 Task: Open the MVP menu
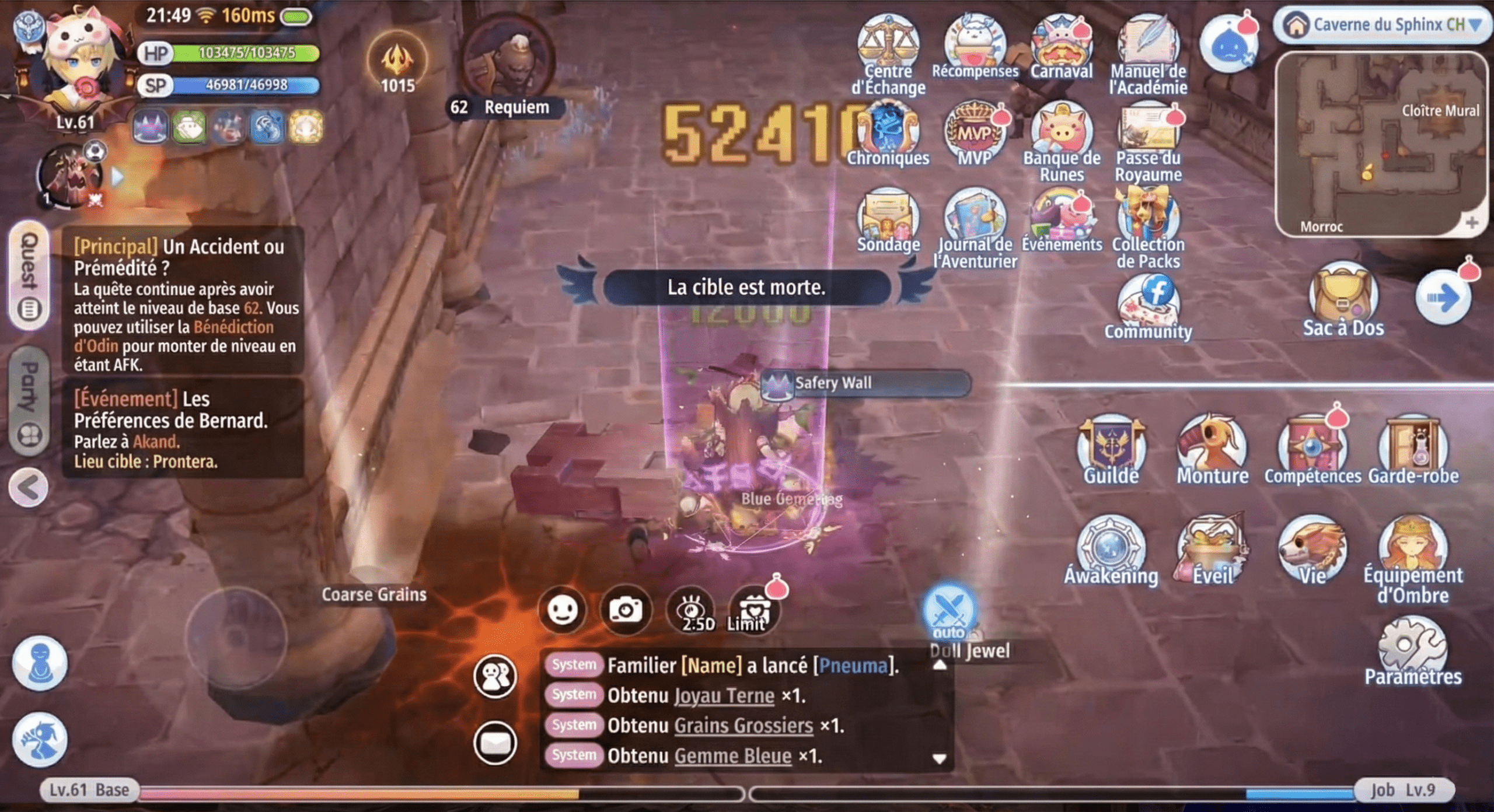(975, 134)
